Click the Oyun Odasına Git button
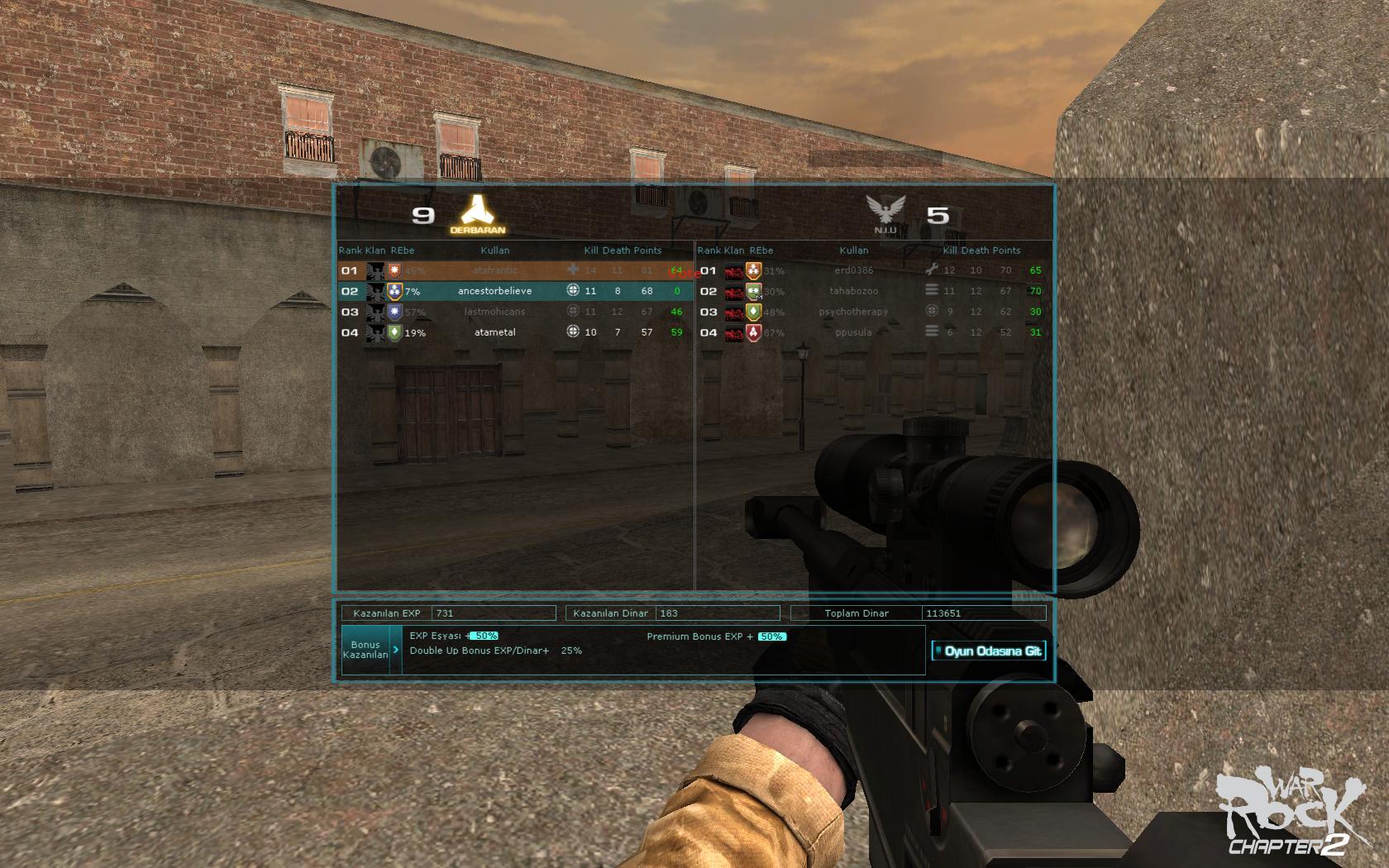The width and height of the screenshot is (1389, 868). point(988,651)
